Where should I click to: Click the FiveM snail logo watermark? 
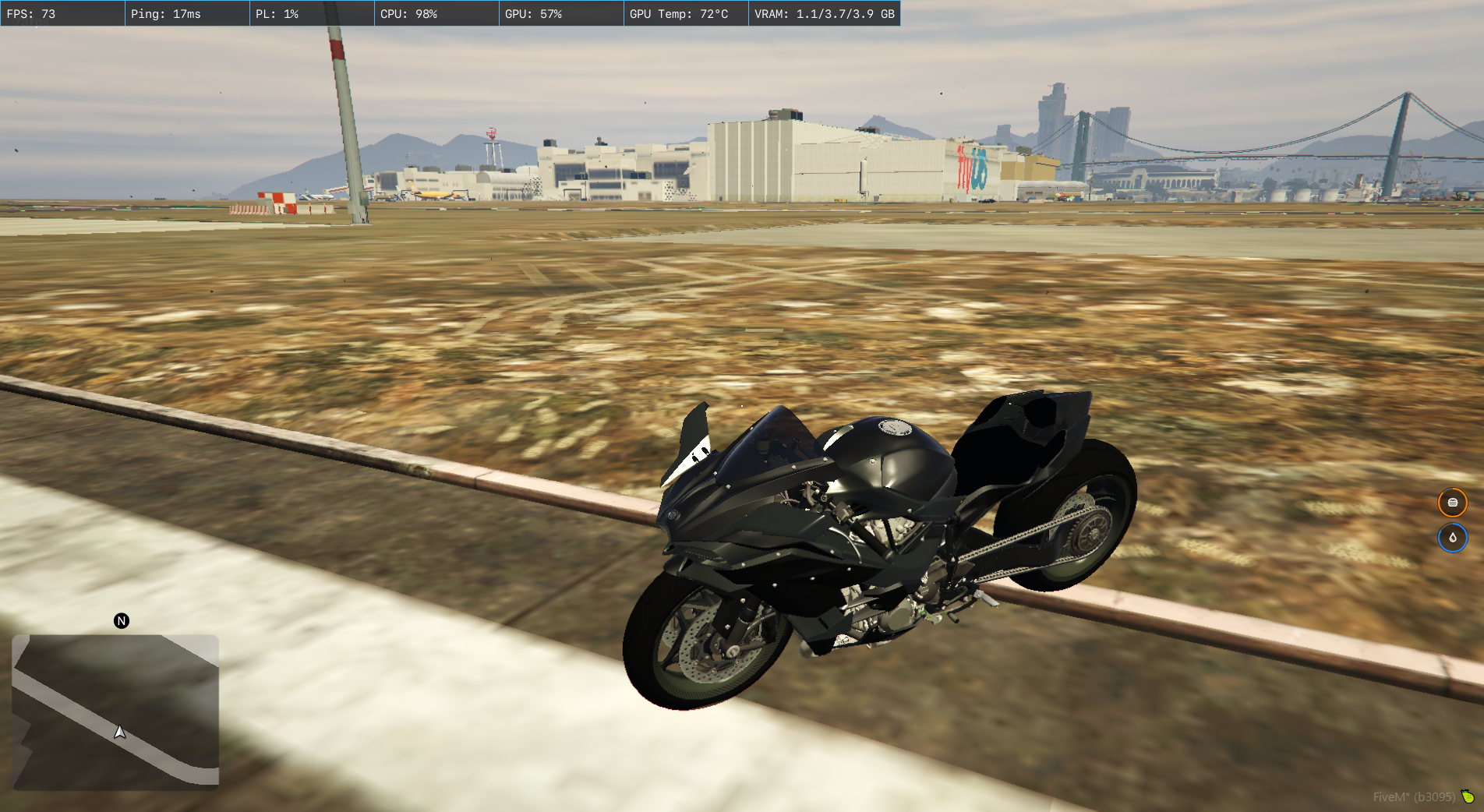pyautogui.click(x=1468, y=796)
